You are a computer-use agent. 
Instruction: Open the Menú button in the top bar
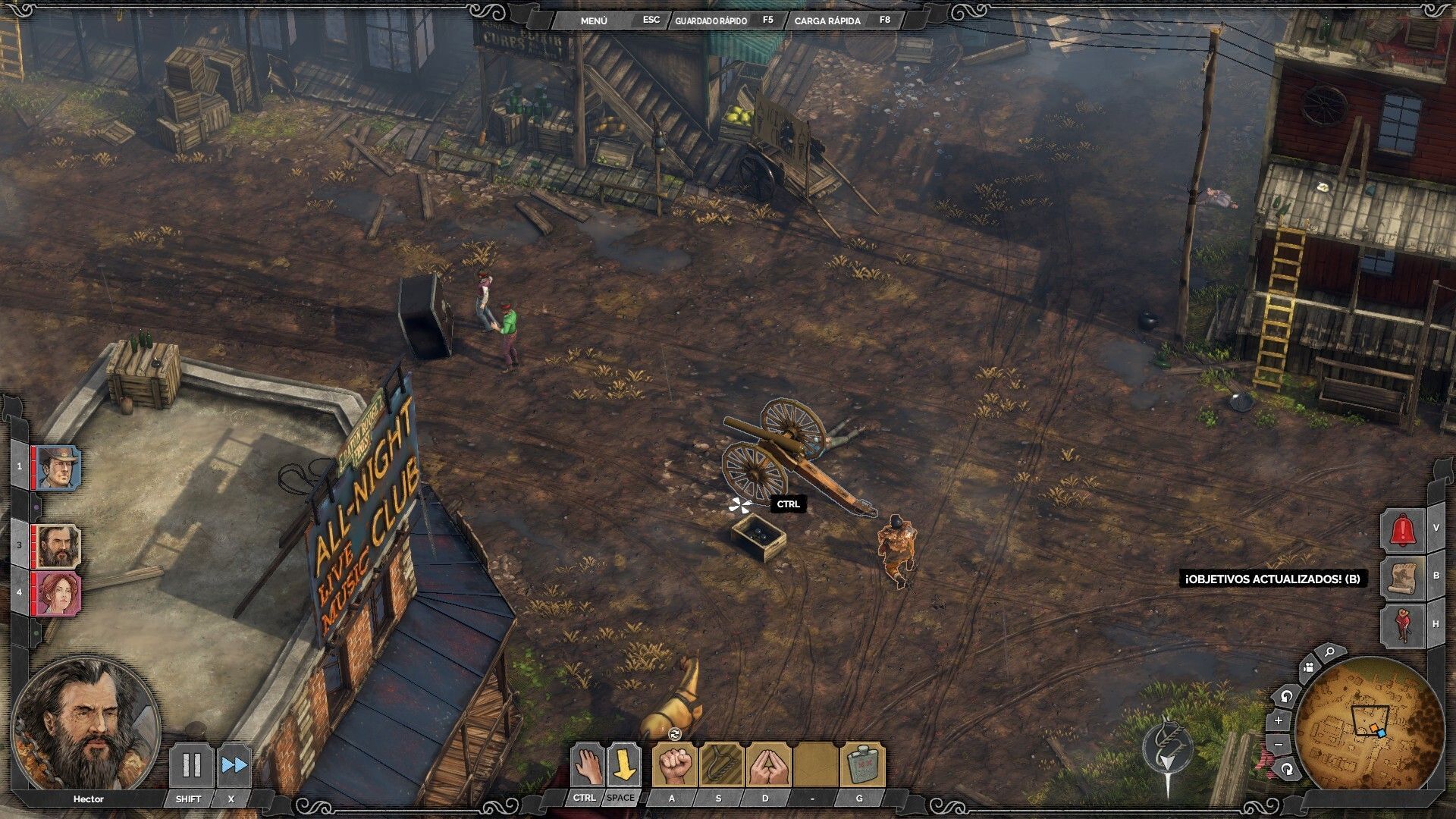(594, 20)
